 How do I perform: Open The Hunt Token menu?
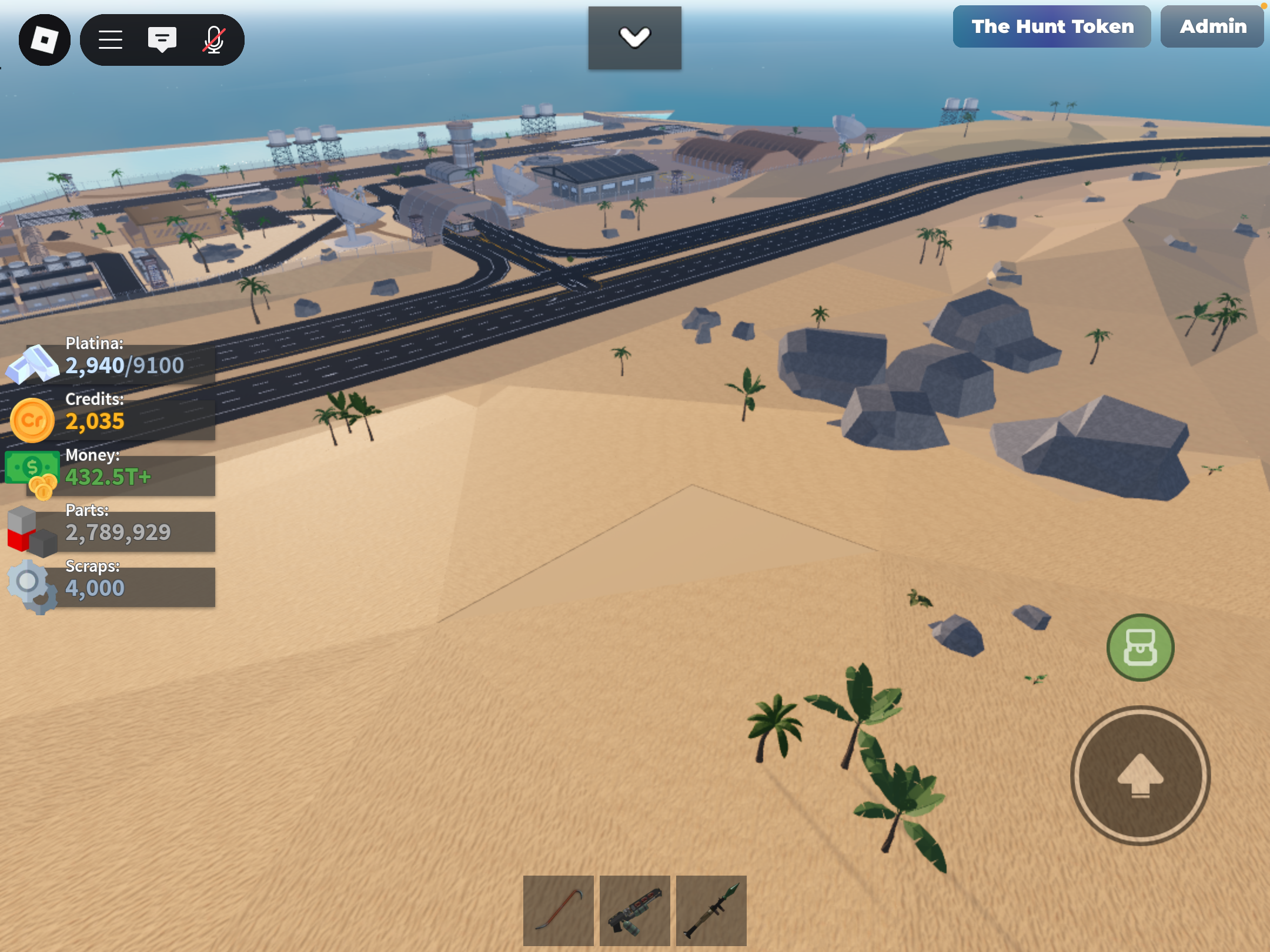coord(1052,26)
